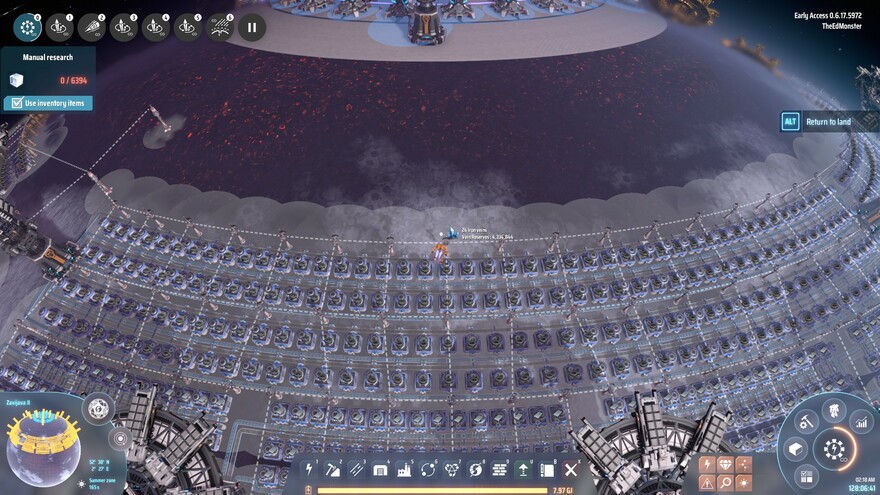880x495 pixels.
Task: Open the mining pickaxe build category
Action: pyautogui.click(x=334, y=469)
